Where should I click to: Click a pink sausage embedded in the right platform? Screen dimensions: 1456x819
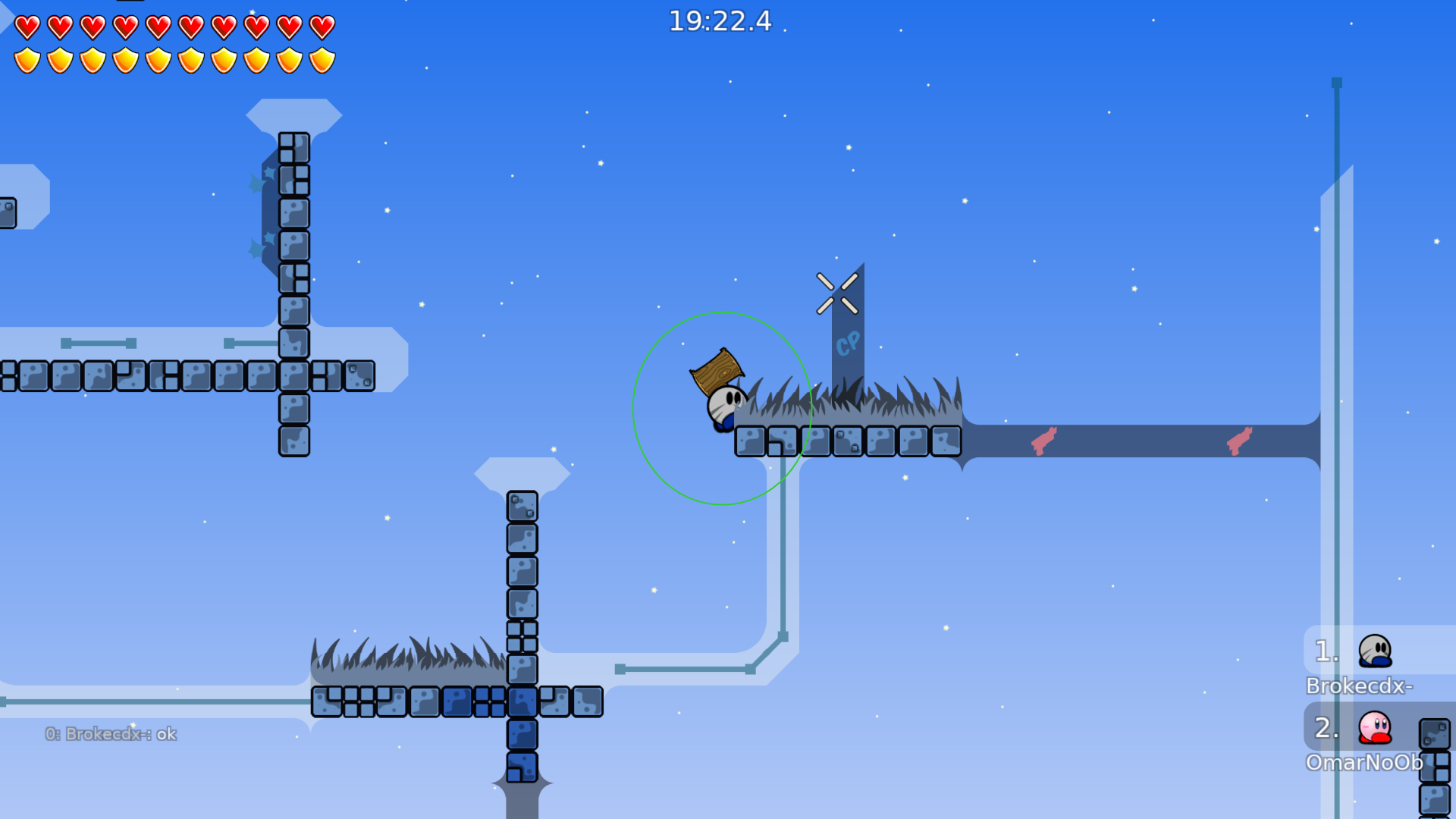(1044, 440)
